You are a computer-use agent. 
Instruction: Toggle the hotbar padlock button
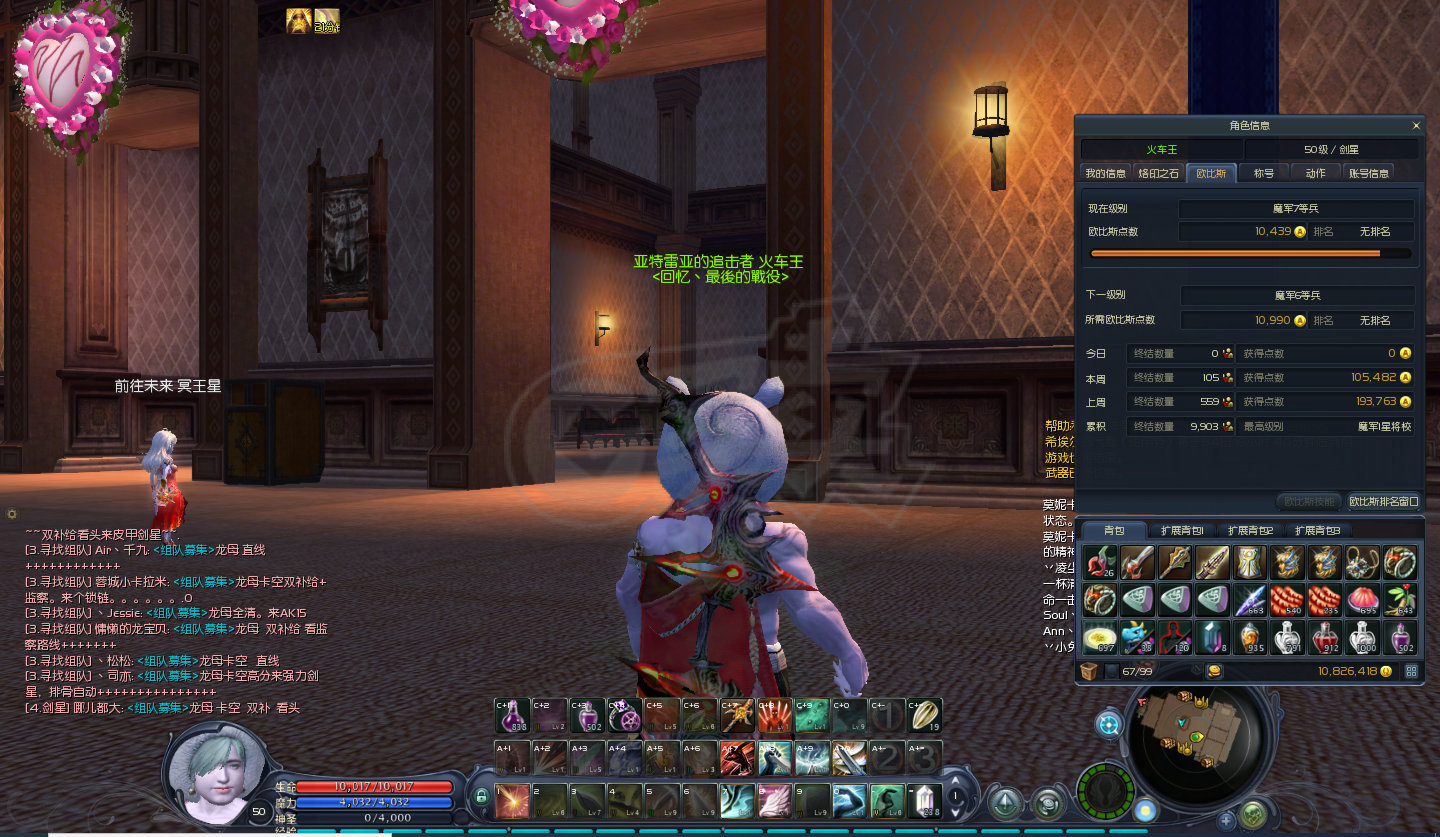pos(481,797)
